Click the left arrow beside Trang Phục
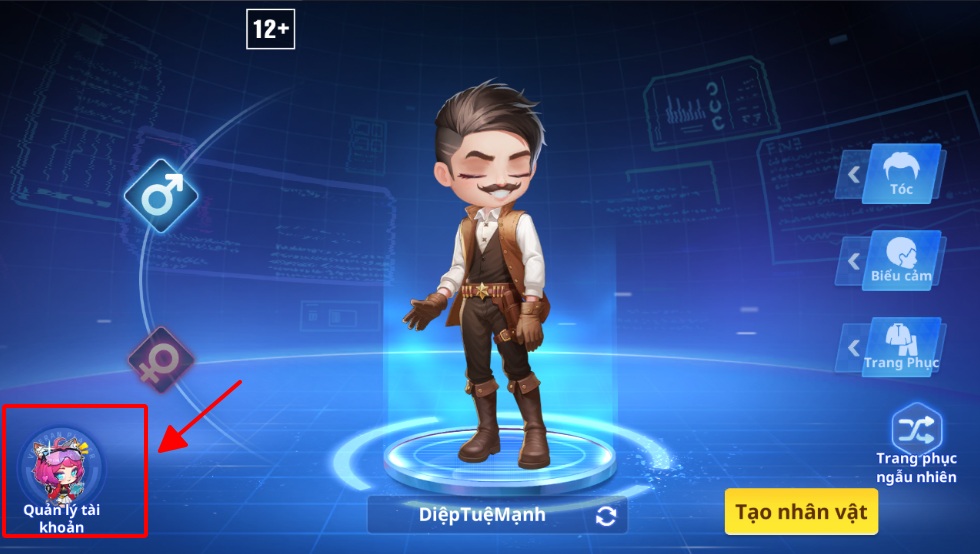This screenshot has width=980, height=554. tap(853, 348)
